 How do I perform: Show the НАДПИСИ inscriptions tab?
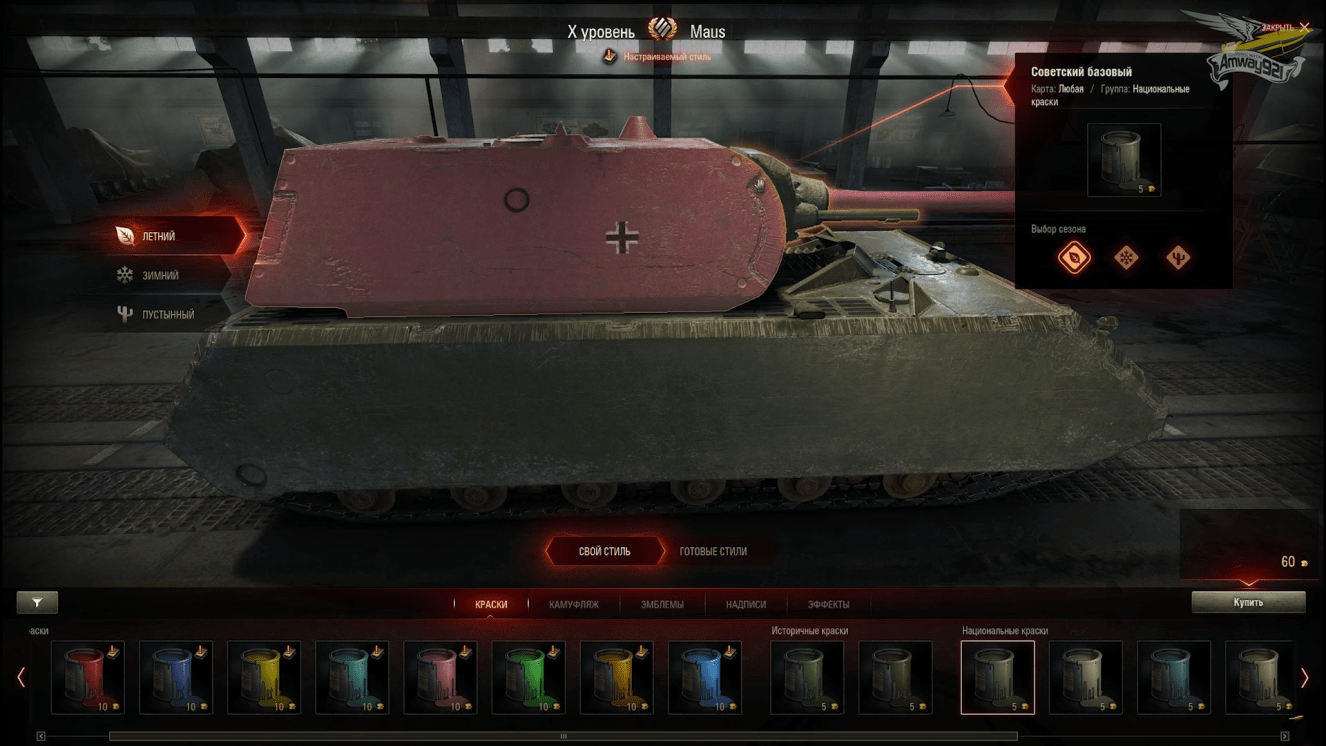click(x=746, y=604)
